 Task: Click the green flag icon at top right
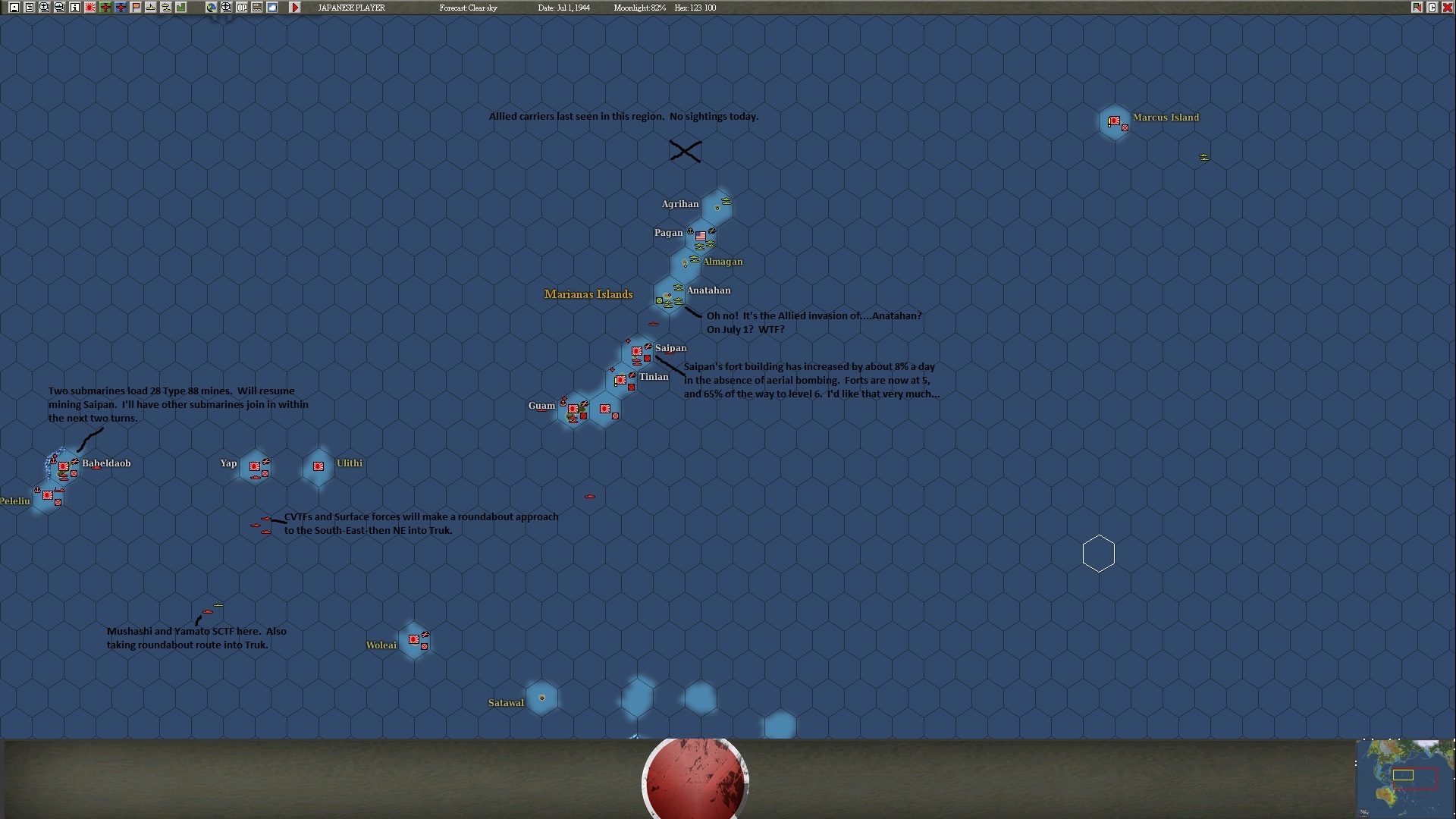pos(1417,8)
